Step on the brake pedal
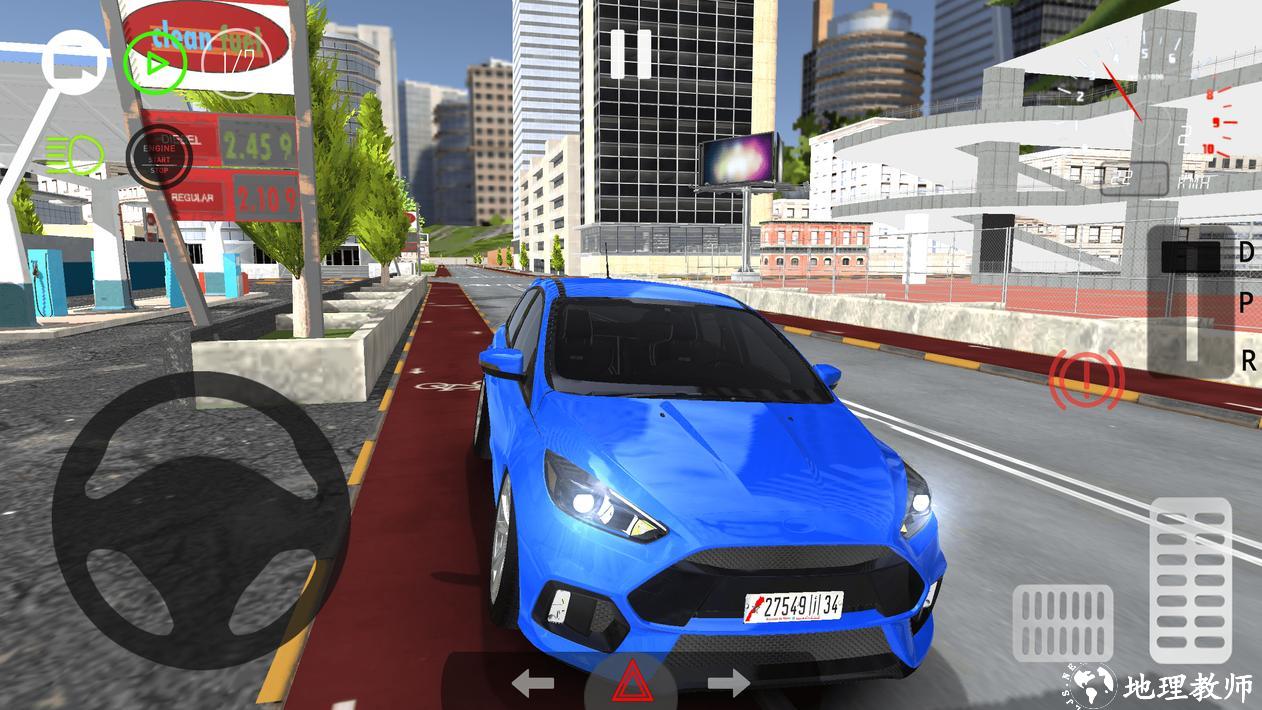The height and width of the screenshot is (710, 1262). (x=1062, y=623)
